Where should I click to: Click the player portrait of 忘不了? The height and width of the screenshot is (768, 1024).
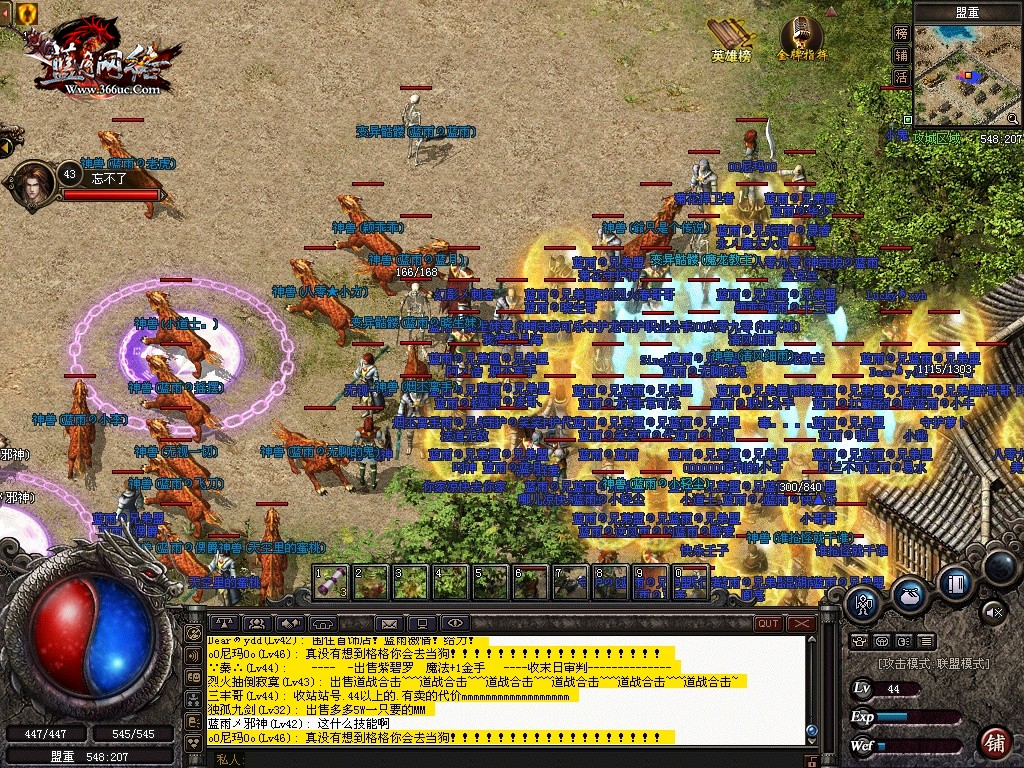(x=35, y=184)
